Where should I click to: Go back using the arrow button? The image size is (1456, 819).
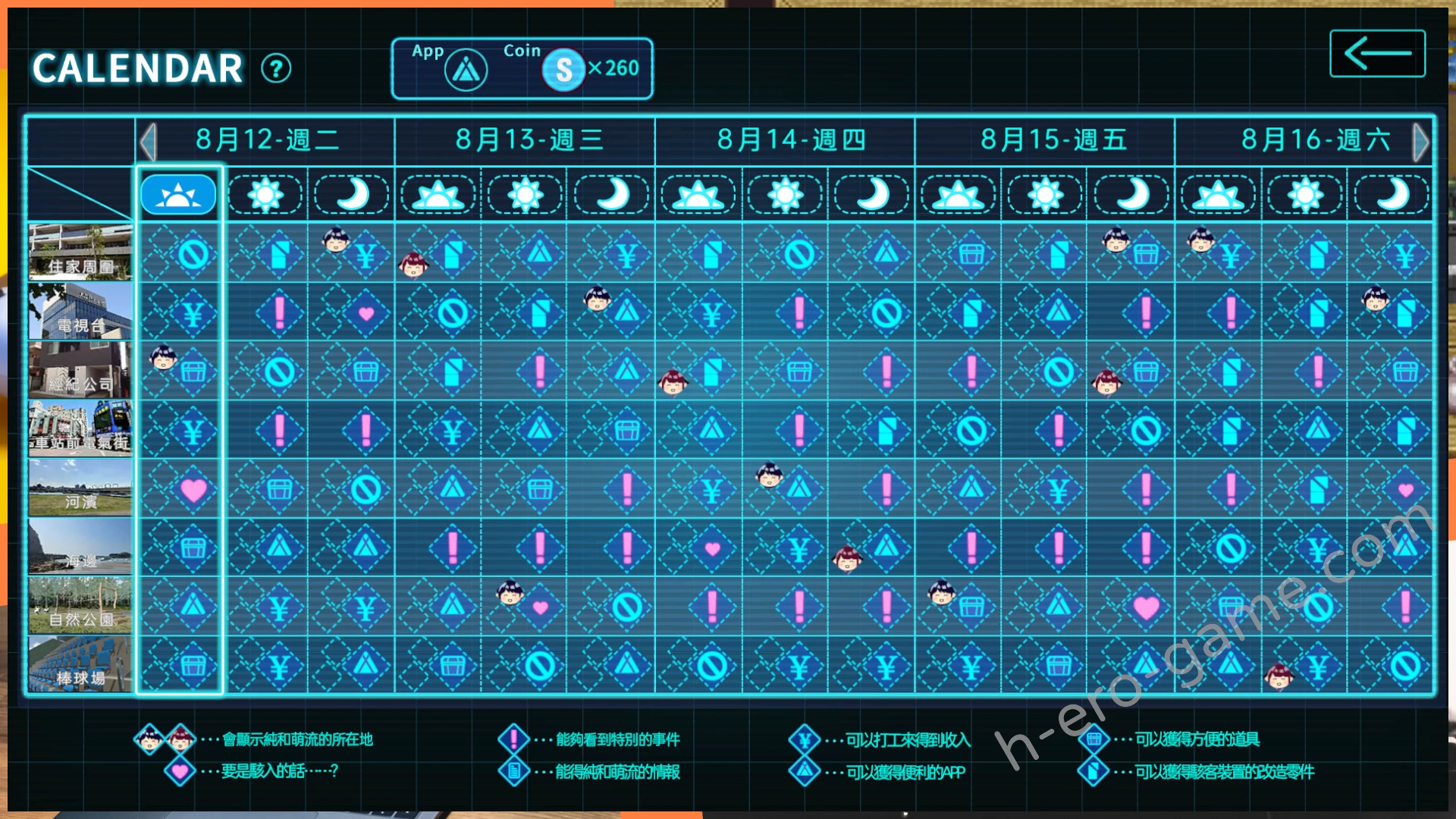pos(1377,54)
